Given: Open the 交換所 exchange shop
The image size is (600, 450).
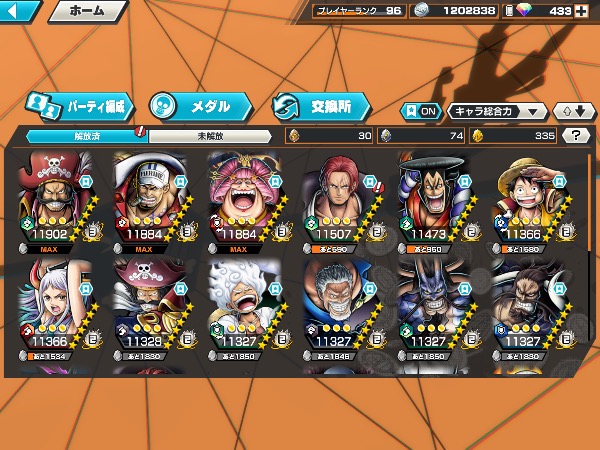Looking at the screenshot, I should [x=322, y=105].
